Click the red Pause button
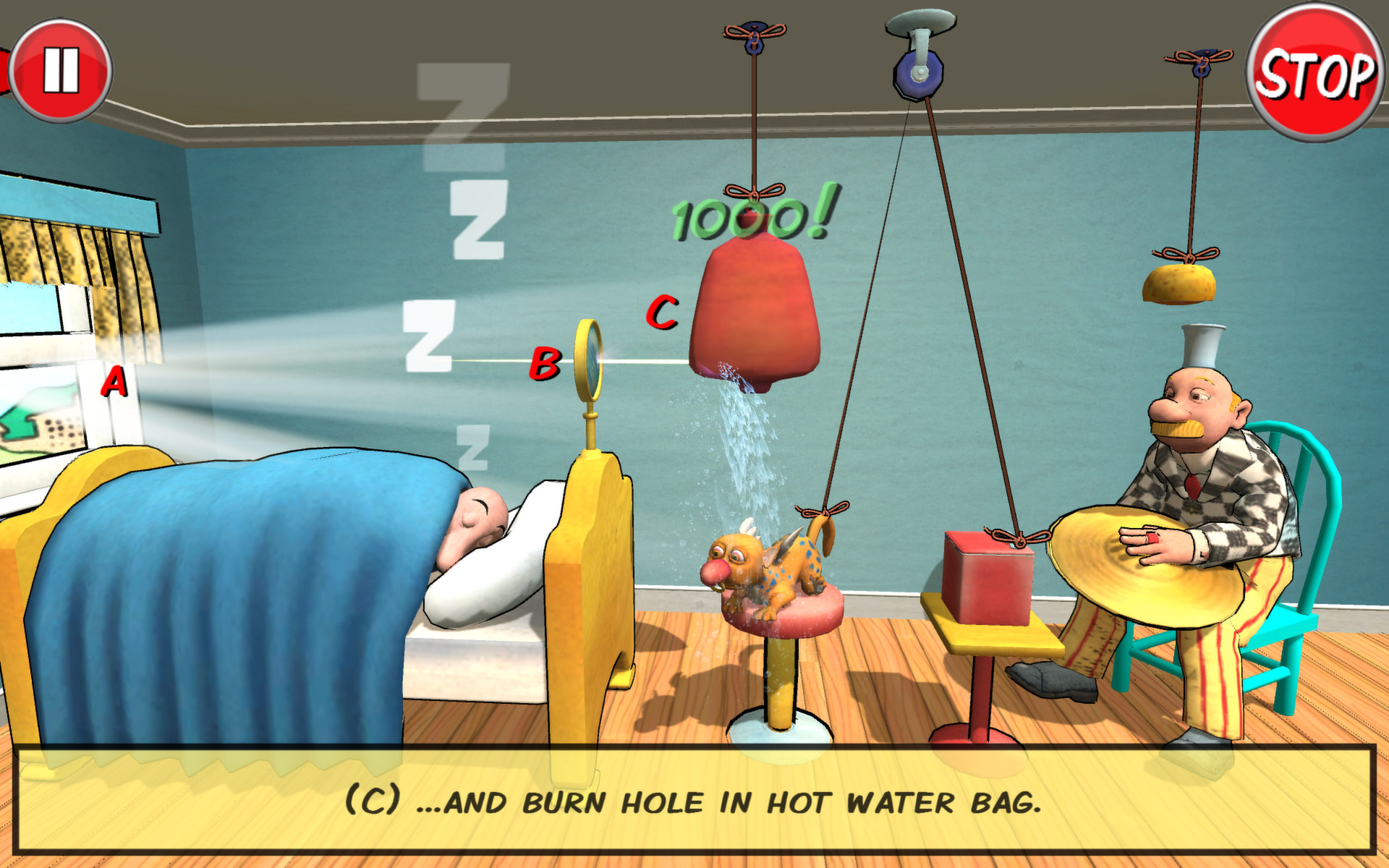1389x868 pixels. point(61,69)
